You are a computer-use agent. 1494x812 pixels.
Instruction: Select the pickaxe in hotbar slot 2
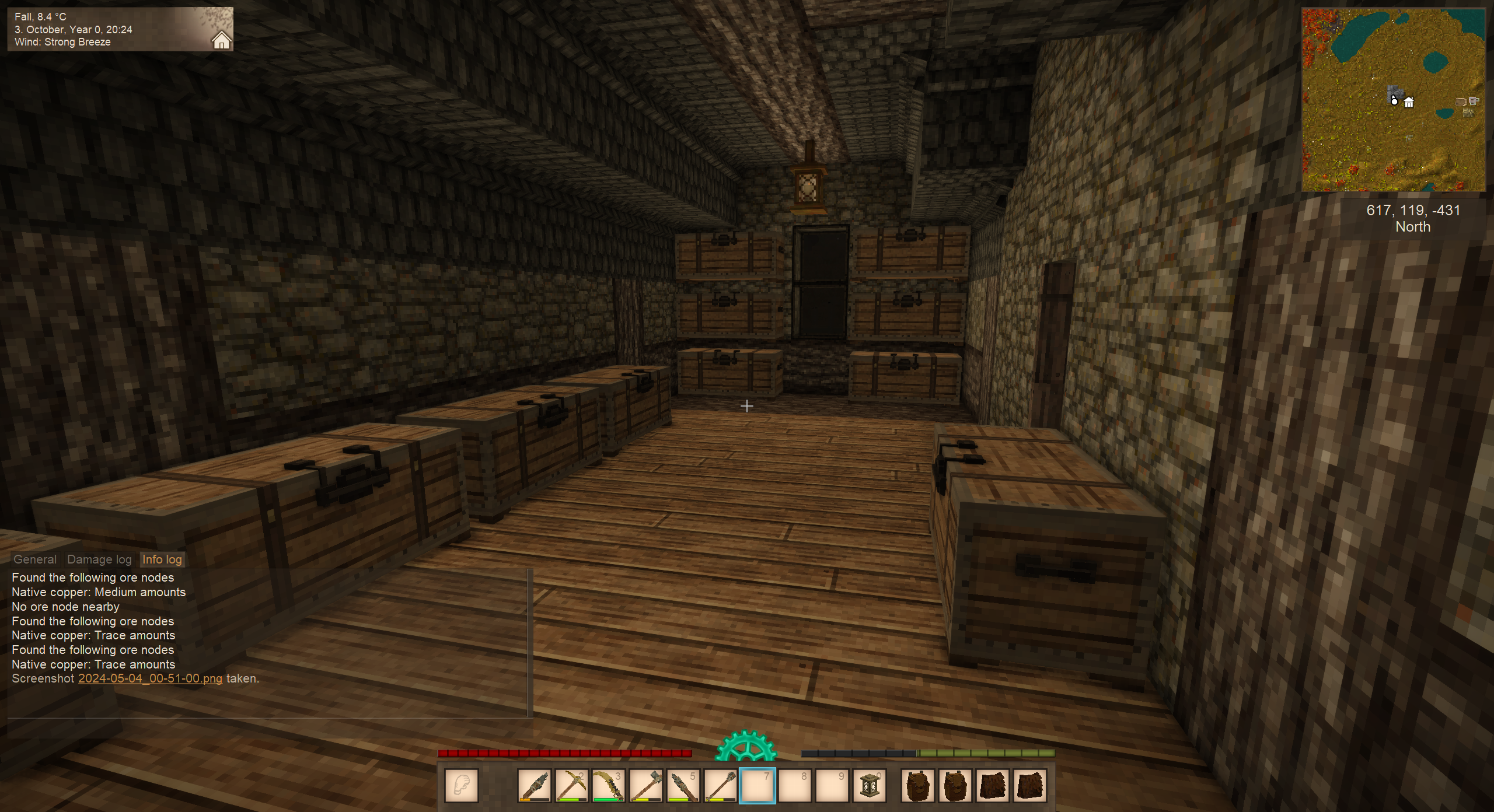pos(571,786)
